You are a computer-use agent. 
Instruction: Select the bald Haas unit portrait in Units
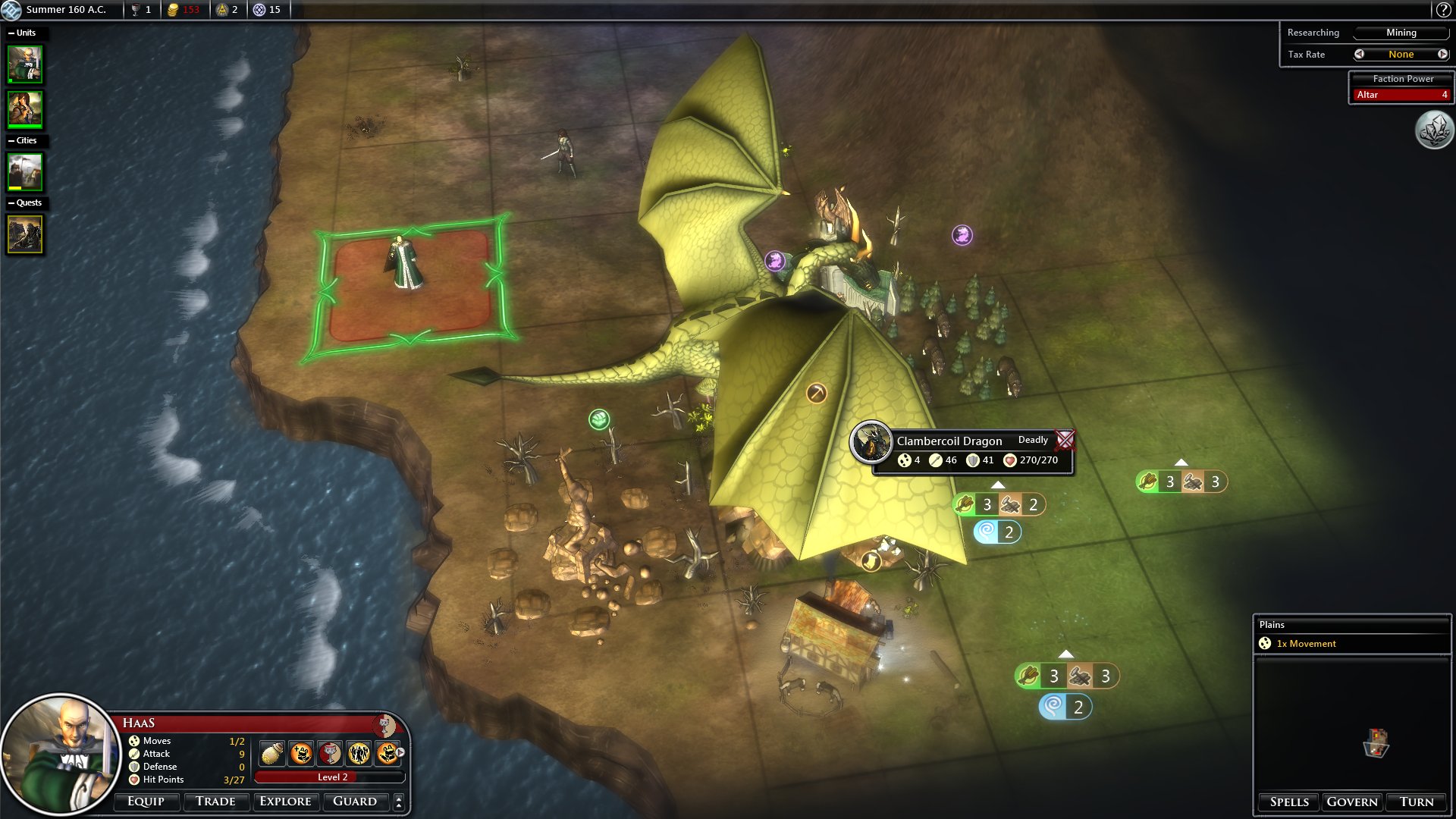coord(25,64)
